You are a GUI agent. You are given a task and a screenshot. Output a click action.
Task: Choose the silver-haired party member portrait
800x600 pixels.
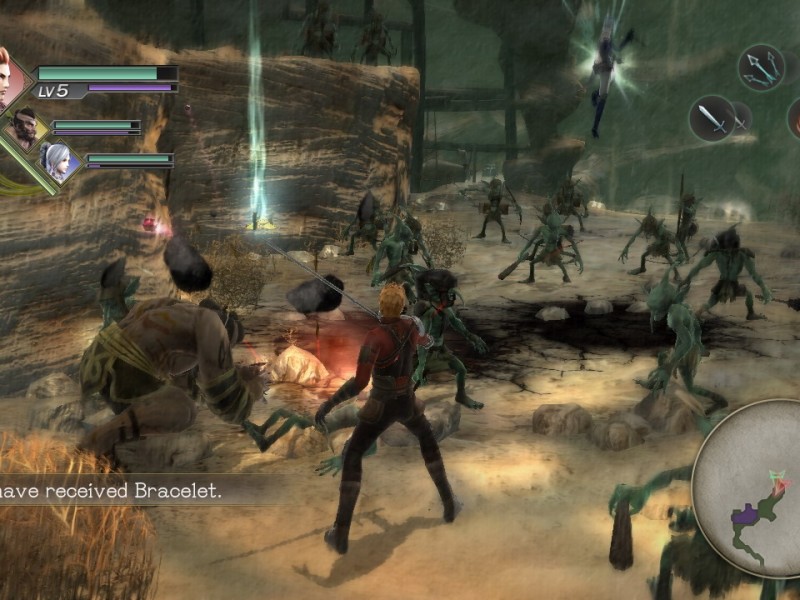coord(58,161)
